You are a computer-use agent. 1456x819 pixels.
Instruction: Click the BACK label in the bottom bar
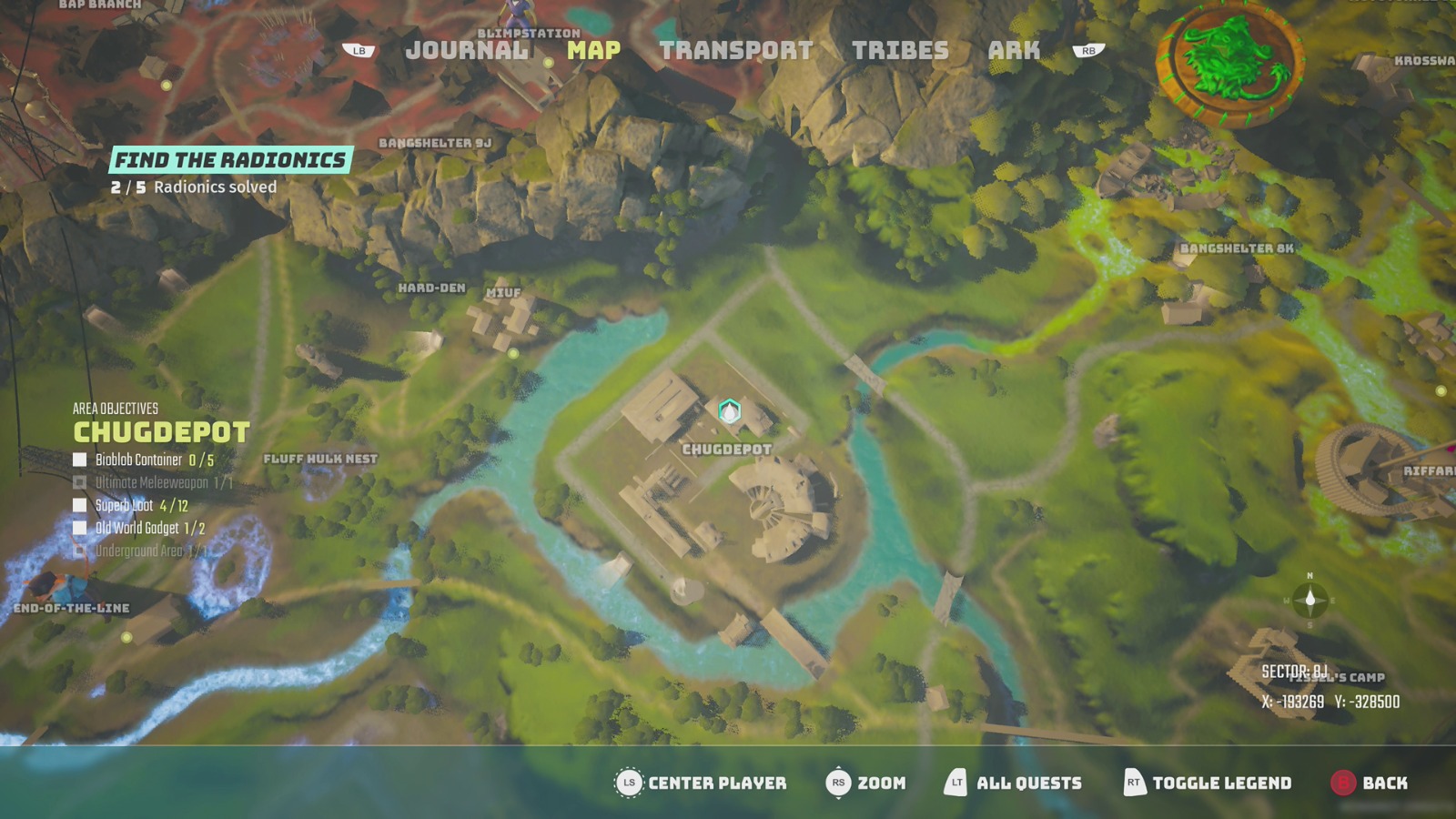[1387, 782]
